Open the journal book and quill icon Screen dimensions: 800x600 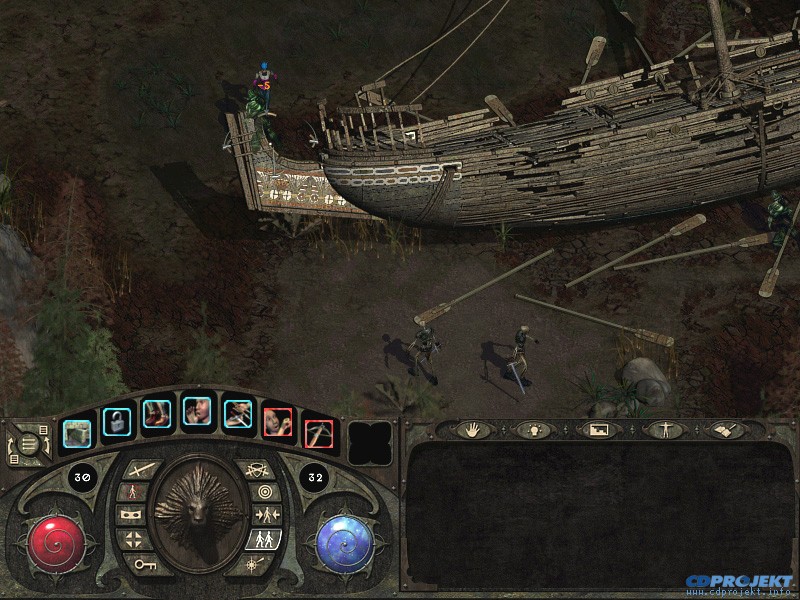pyautogui.click(x=723, y=429)
